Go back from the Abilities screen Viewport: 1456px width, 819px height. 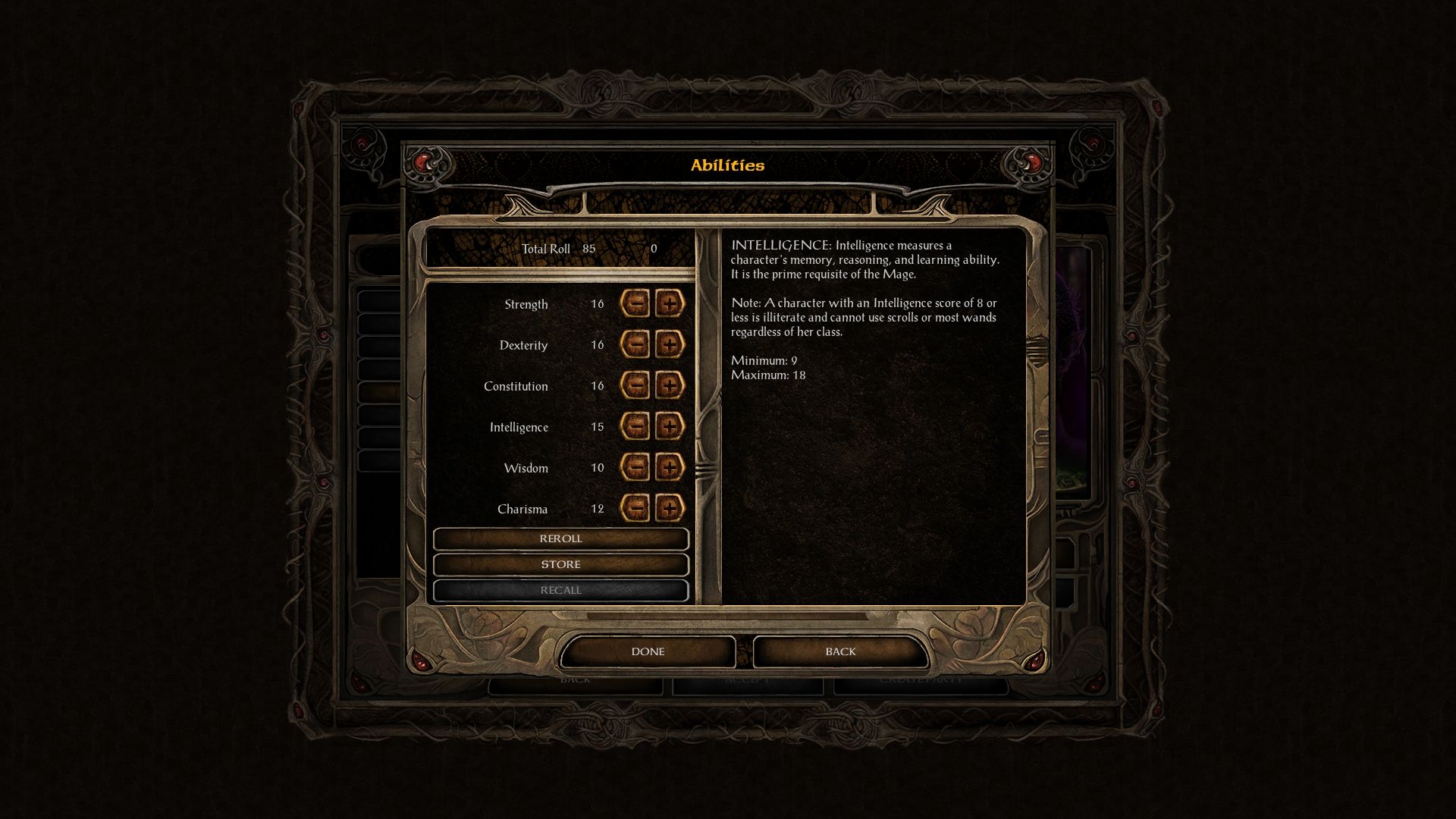(840, 652)
